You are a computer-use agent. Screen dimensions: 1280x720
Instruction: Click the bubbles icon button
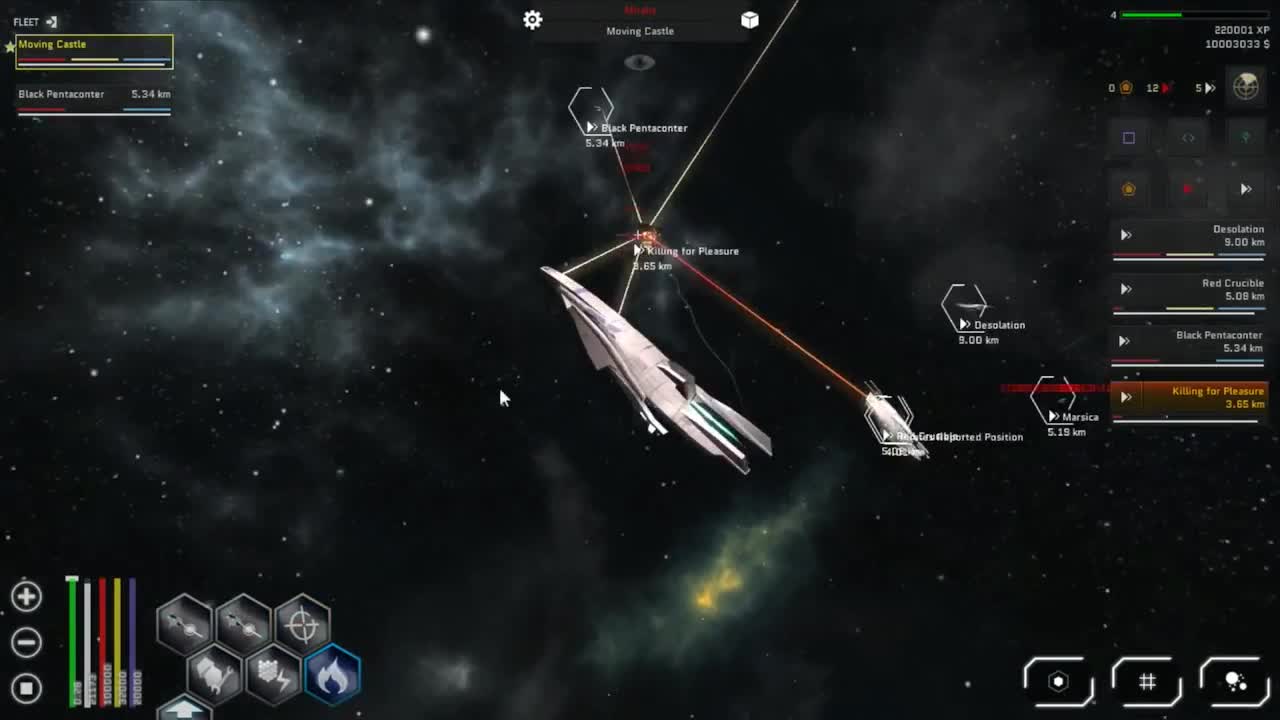click(x=1236, y=682)
